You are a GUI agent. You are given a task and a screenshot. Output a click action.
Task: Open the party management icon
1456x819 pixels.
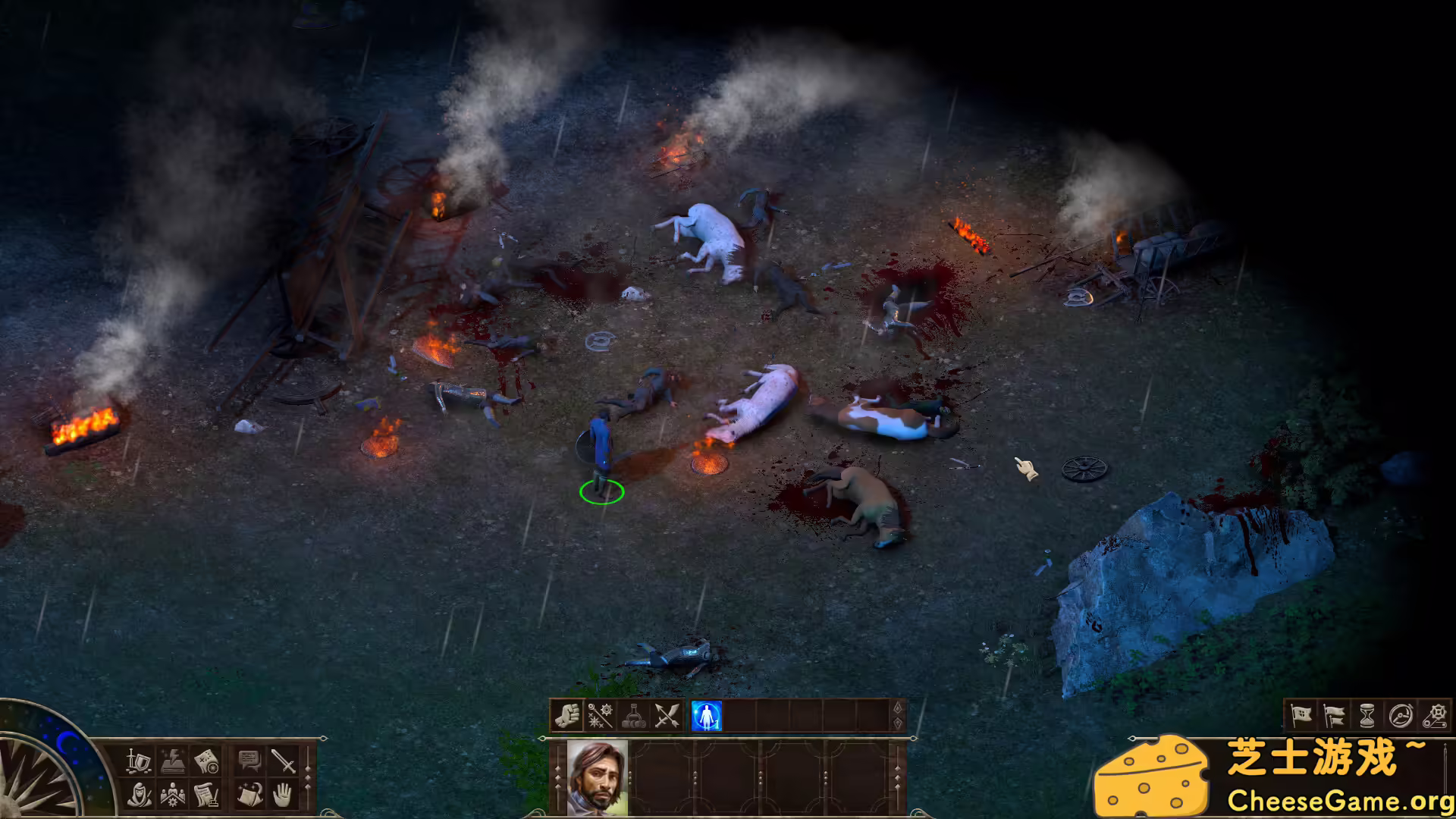click(x=173, y=794)
